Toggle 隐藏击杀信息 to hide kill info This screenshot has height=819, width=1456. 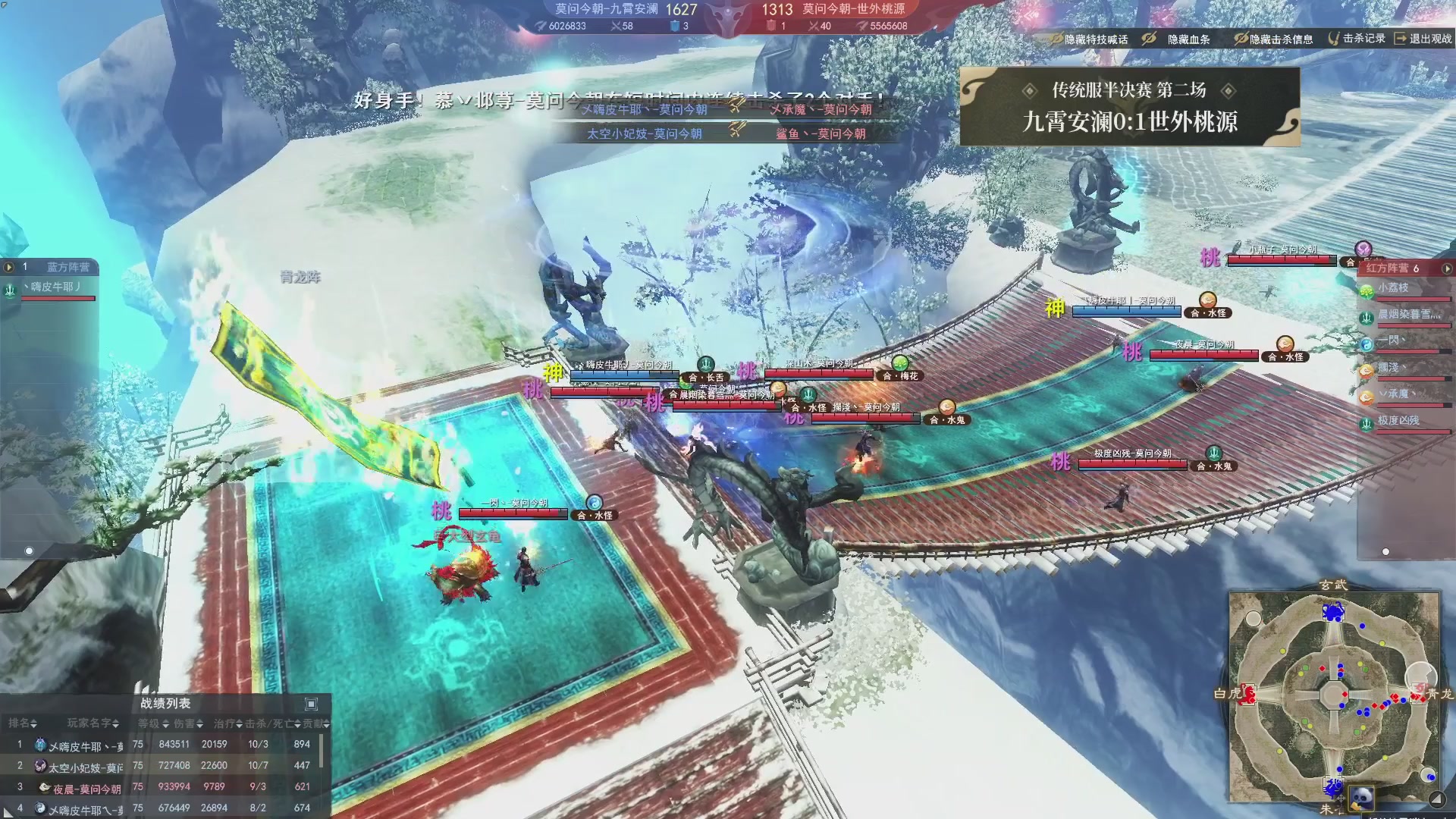click(x=1274, y=39)
